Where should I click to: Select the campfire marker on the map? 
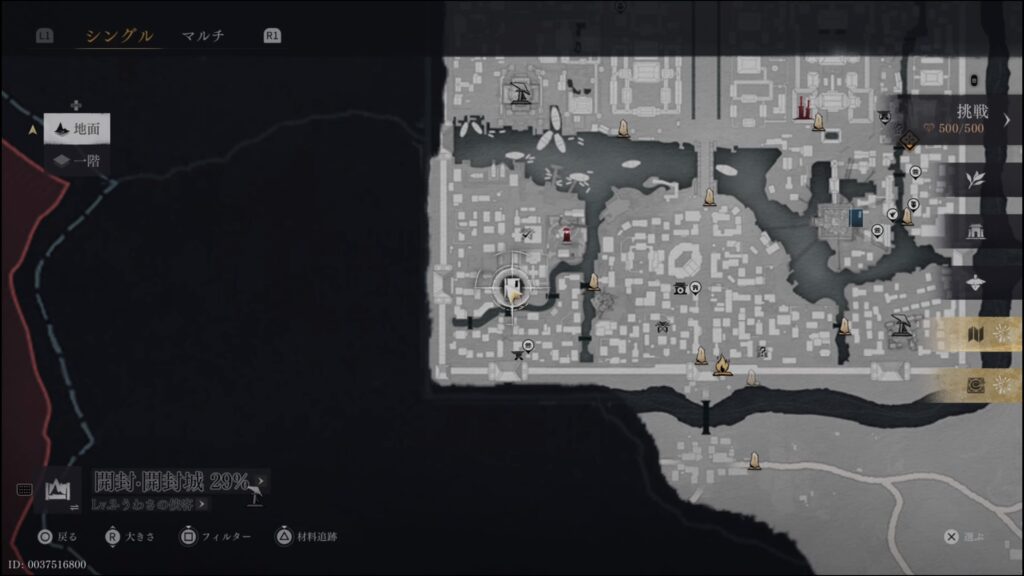pyautogui.click(x=722, y=366)
